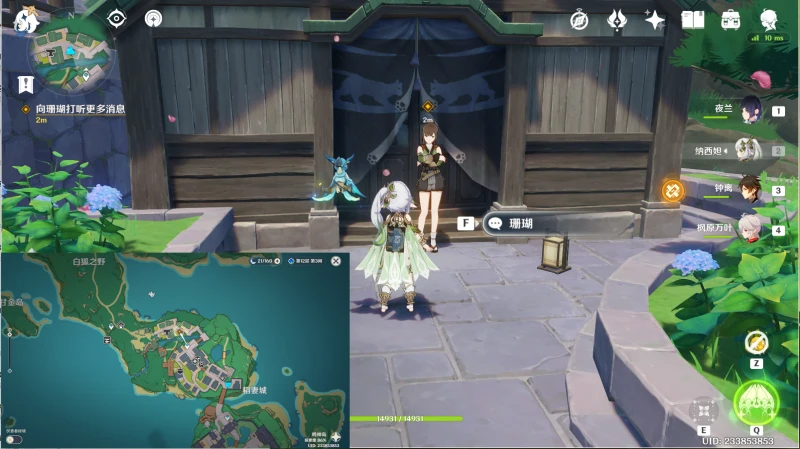Close the map overlay
The height and width of the screenshot is (449, 800).
pyautogui.click(x=336, y=261)
